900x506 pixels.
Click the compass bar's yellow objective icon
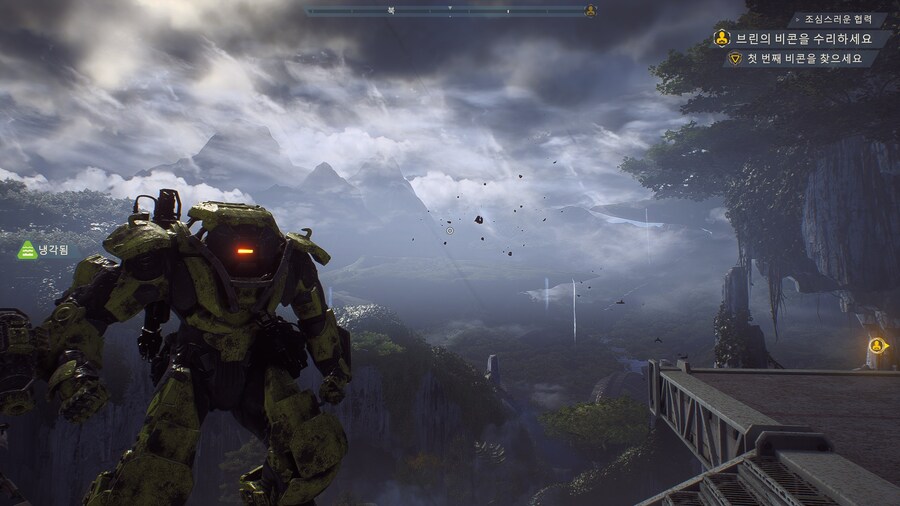[x=591, y=11]
